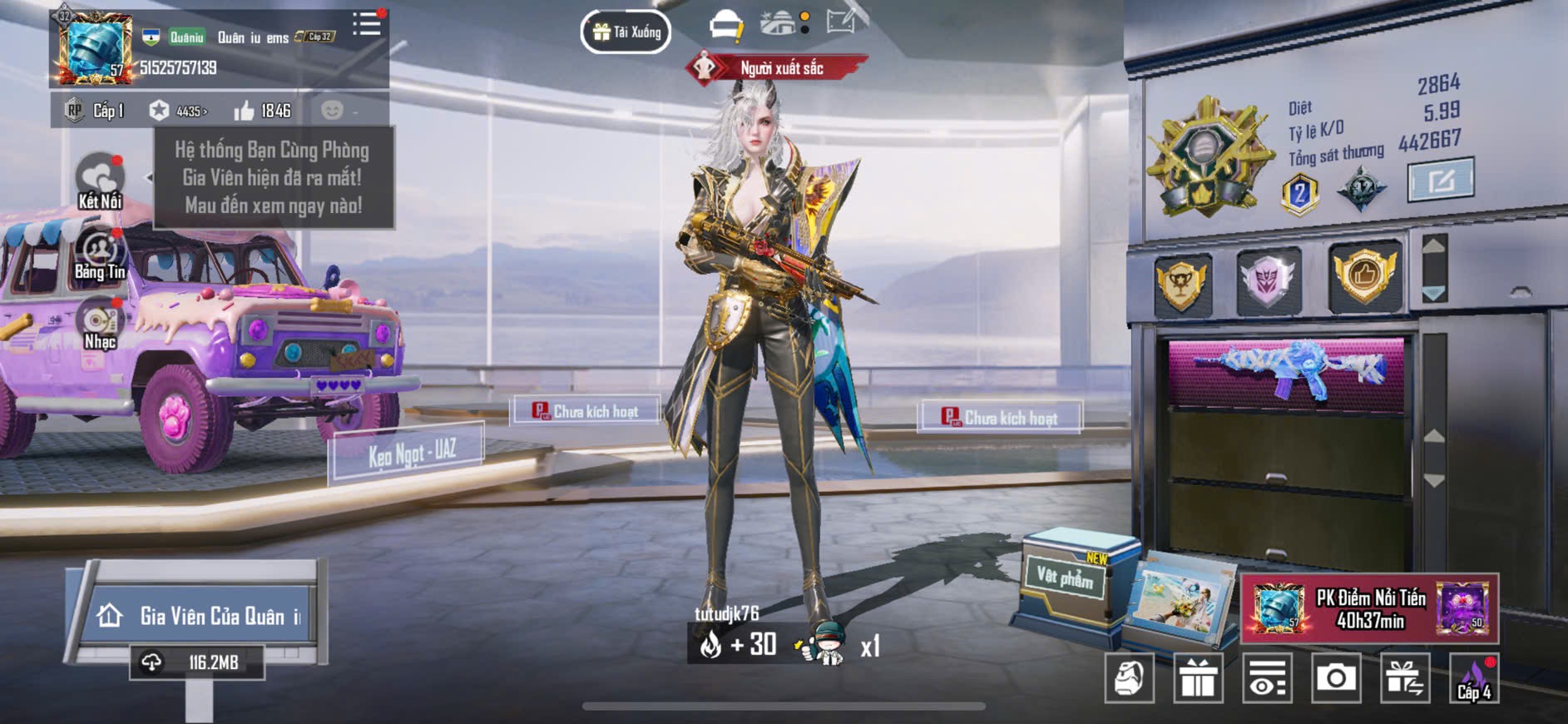Click the player avatar with helmet frame
Screen dimensions: 1568x724
tap(93, 47)
